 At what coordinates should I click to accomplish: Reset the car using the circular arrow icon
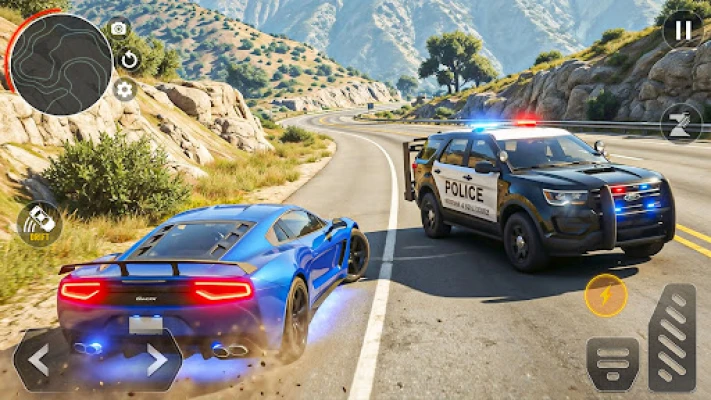(x=129, y=59)
